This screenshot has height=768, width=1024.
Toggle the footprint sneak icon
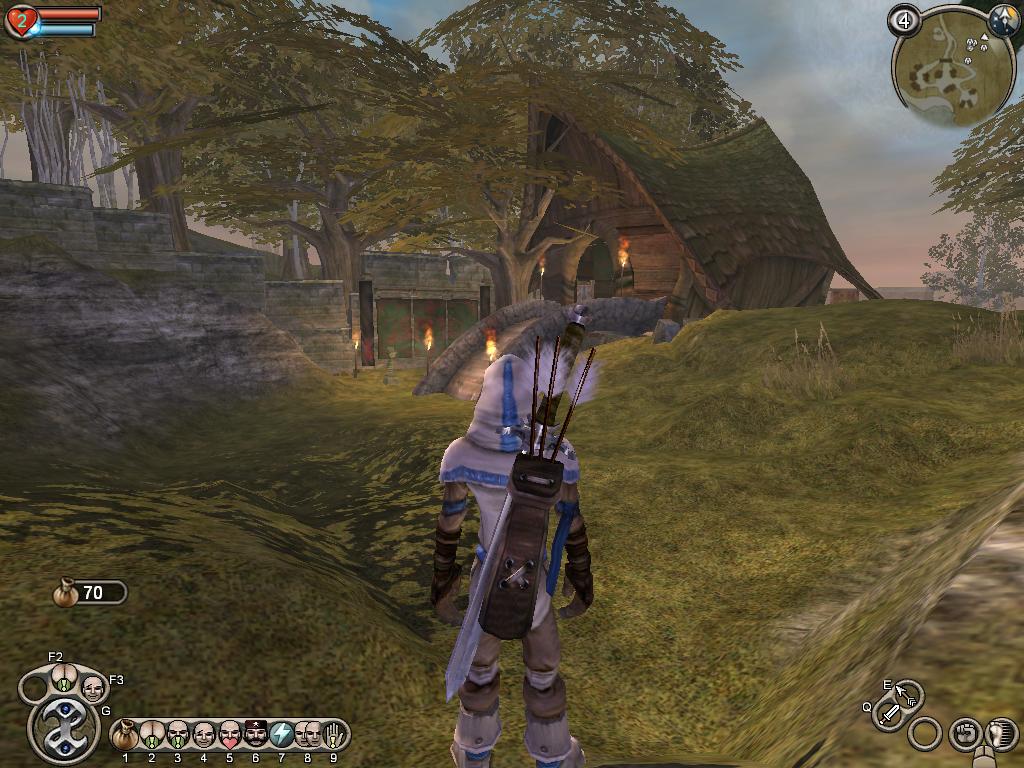tap(1001, 733)
